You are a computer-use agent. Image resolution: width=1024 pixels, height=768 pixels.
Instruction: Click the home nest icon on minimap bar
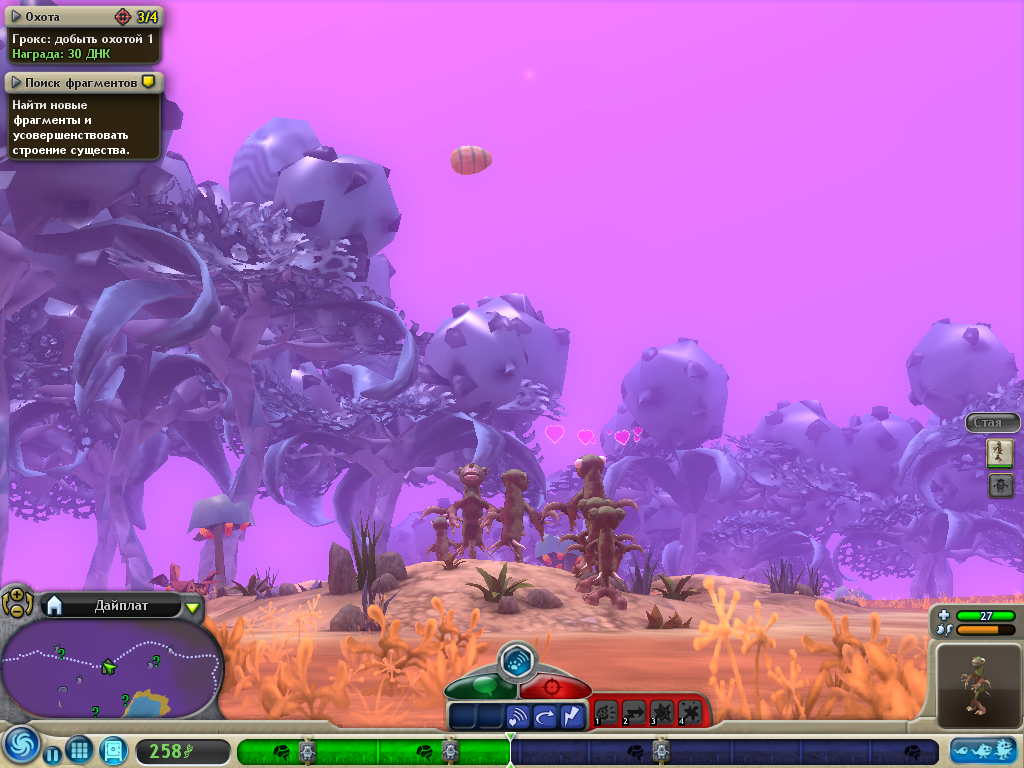[x=54, y=605]
